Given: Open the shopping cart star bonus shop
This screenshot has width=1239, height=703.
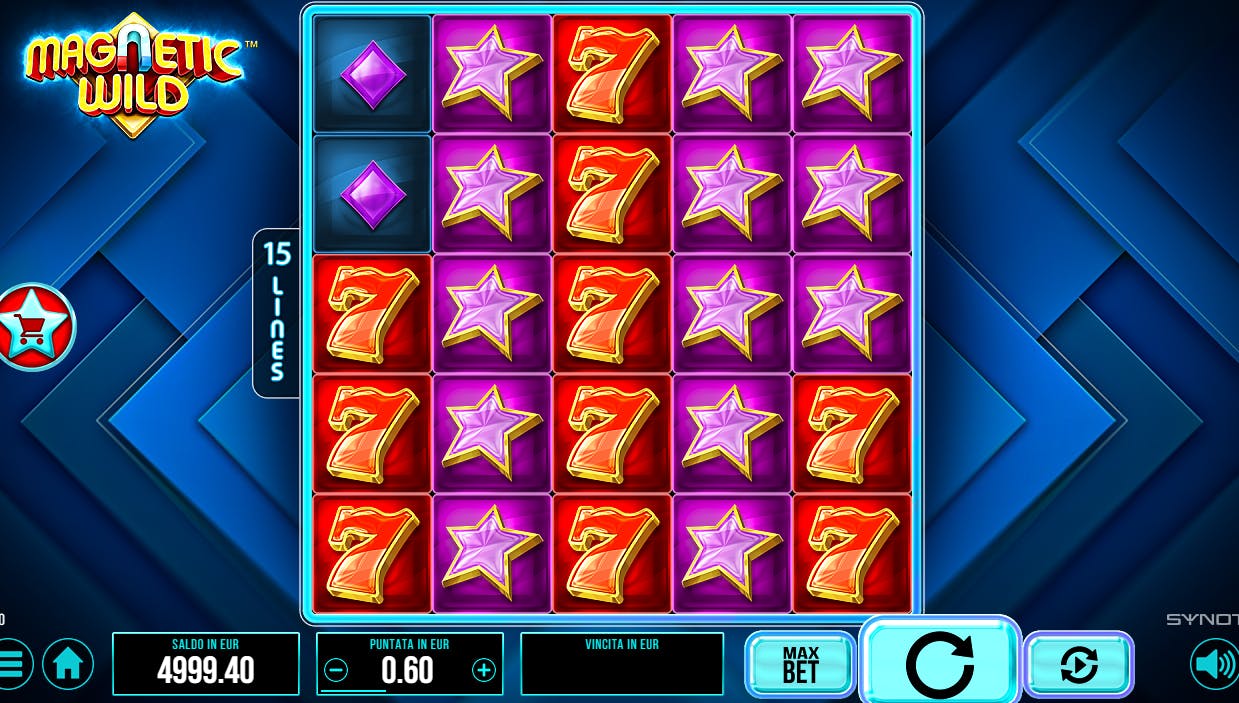Looking at the screenshot, I should 34,326.
